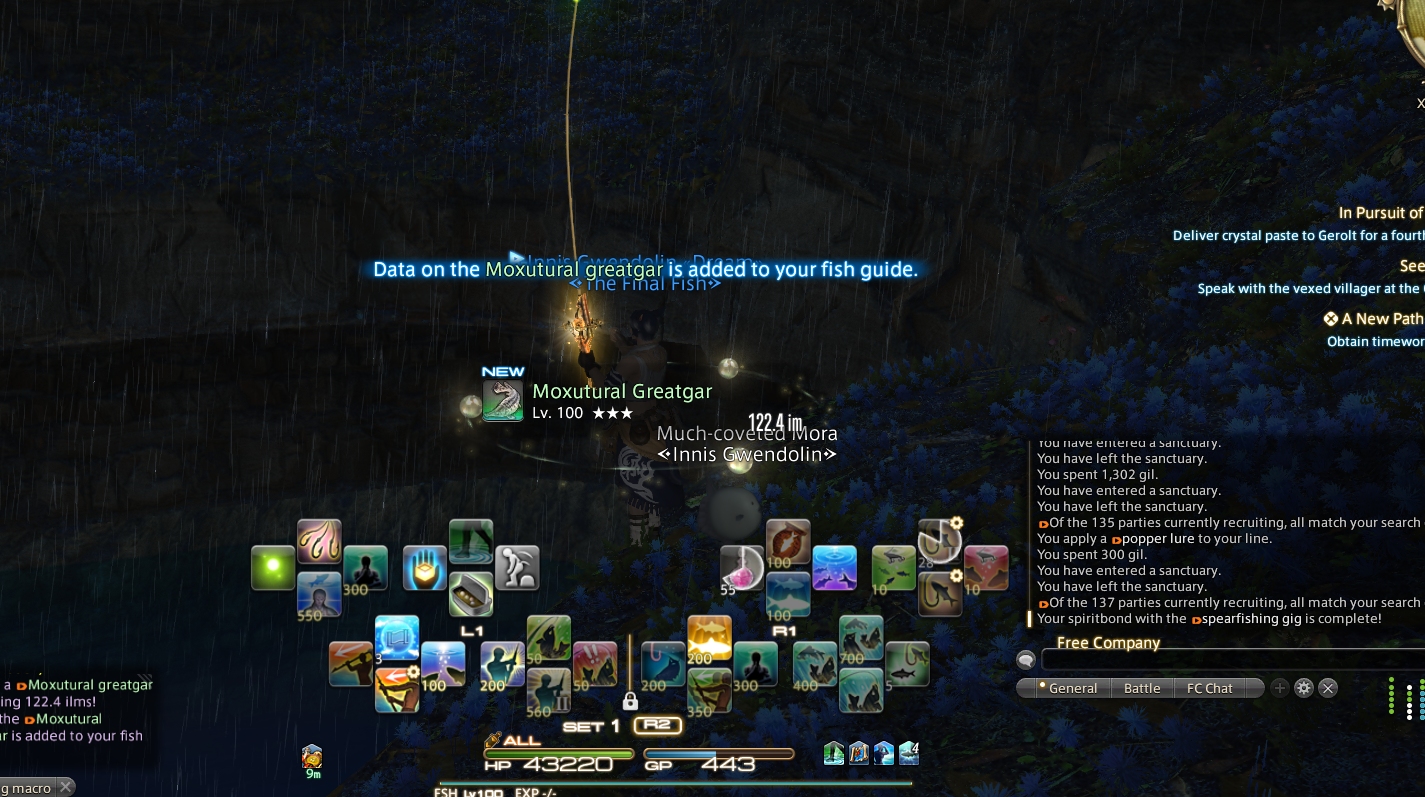Click the chat text input field
The width and height of the screenshot is (1425, 797).
coord(1230,660)
